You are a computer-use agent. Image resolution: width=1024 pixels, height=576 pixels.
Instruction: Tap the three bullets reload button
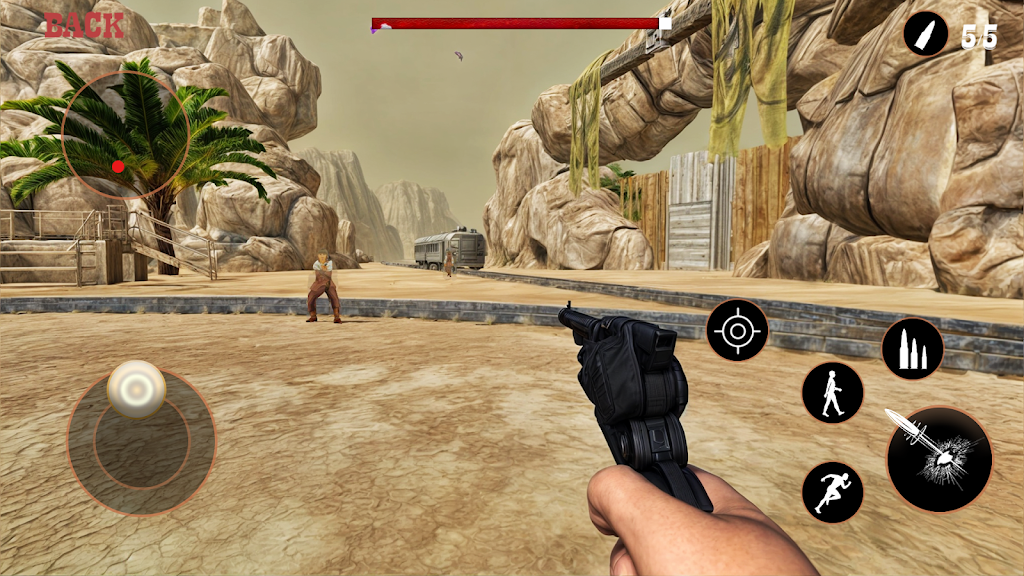[912, 349]
